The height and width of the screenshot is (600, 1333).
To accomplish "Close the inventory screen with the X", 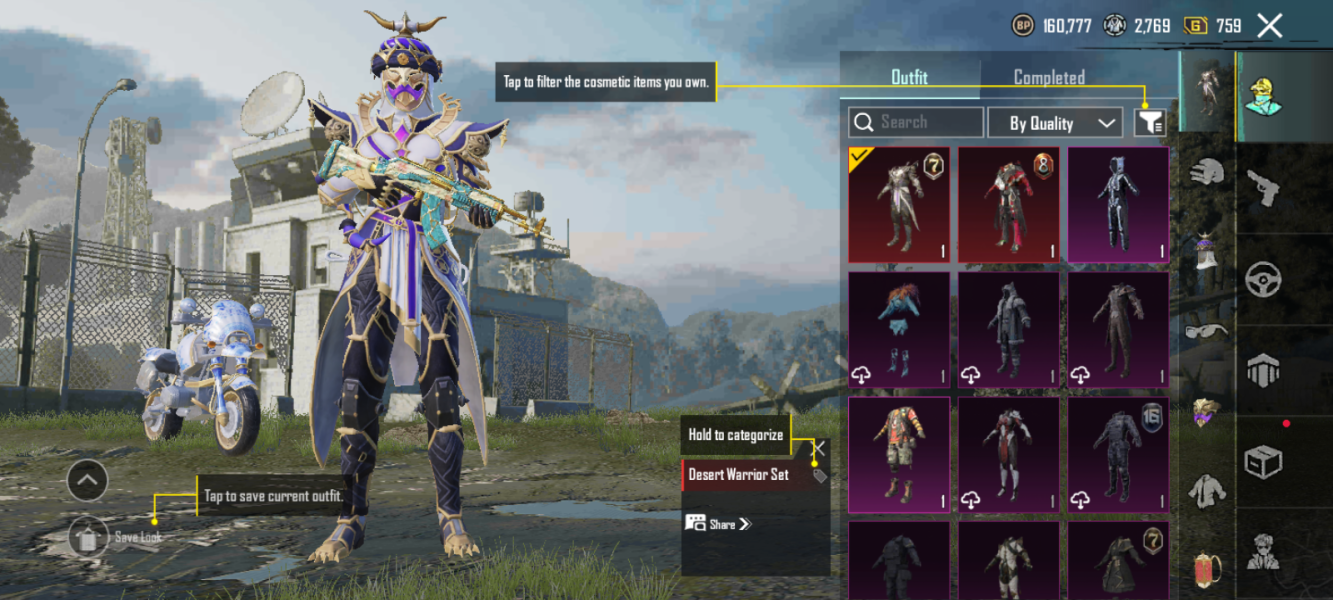I will click(1269, 26).
